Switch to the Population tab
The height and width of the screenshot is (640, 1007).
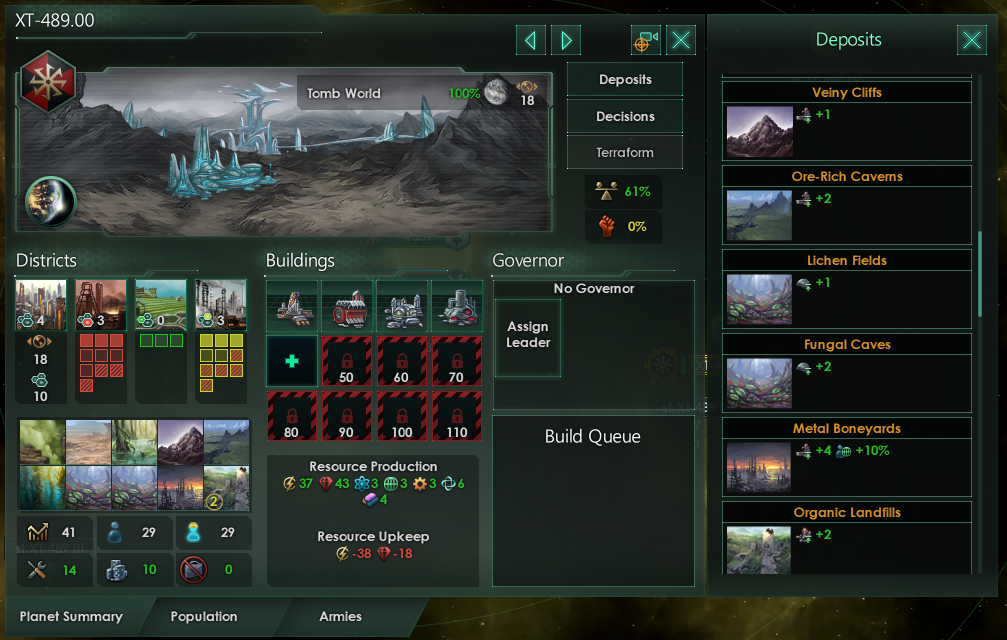[x=204, y=616]
